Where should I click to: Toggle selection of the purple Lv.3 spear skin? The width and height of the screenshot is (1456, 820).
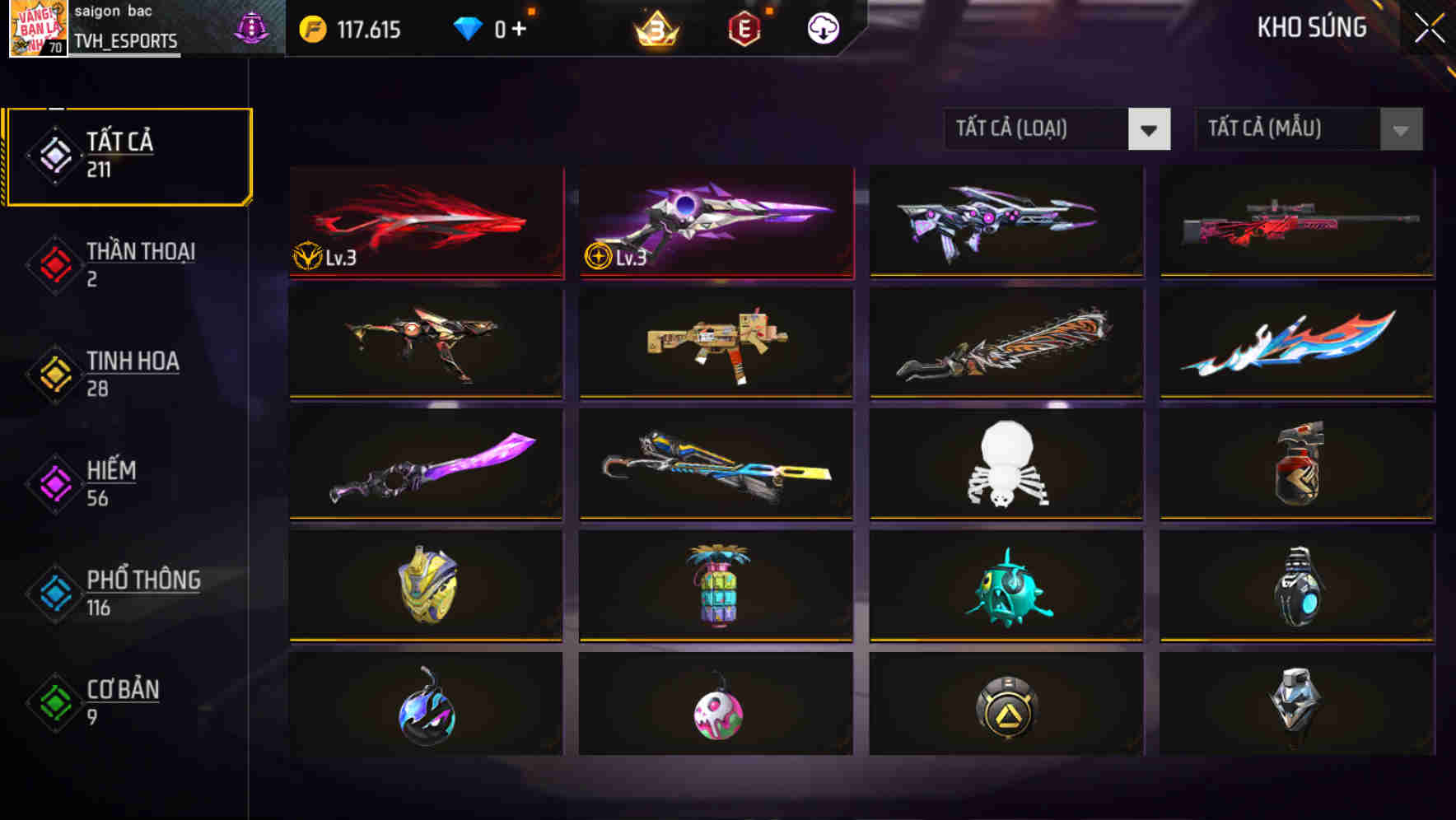point(715,222)
